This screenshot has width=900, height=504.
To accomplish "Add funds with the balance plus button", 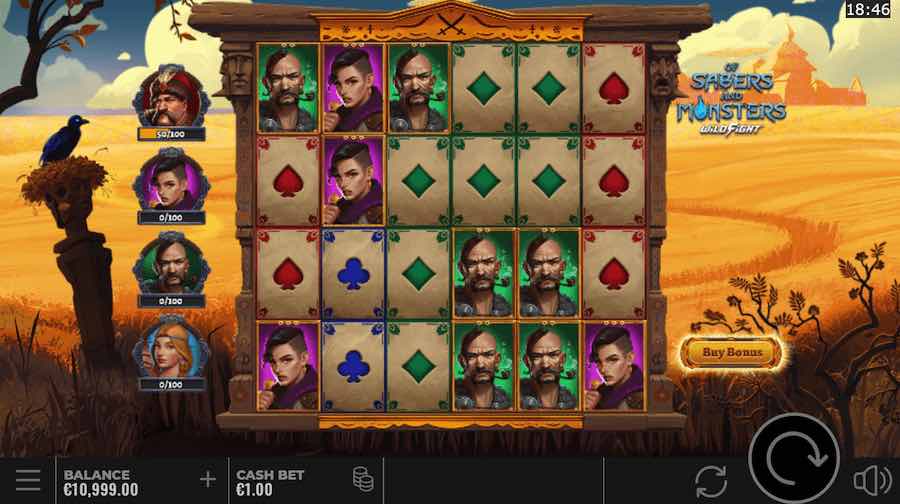I will (208, 479).
